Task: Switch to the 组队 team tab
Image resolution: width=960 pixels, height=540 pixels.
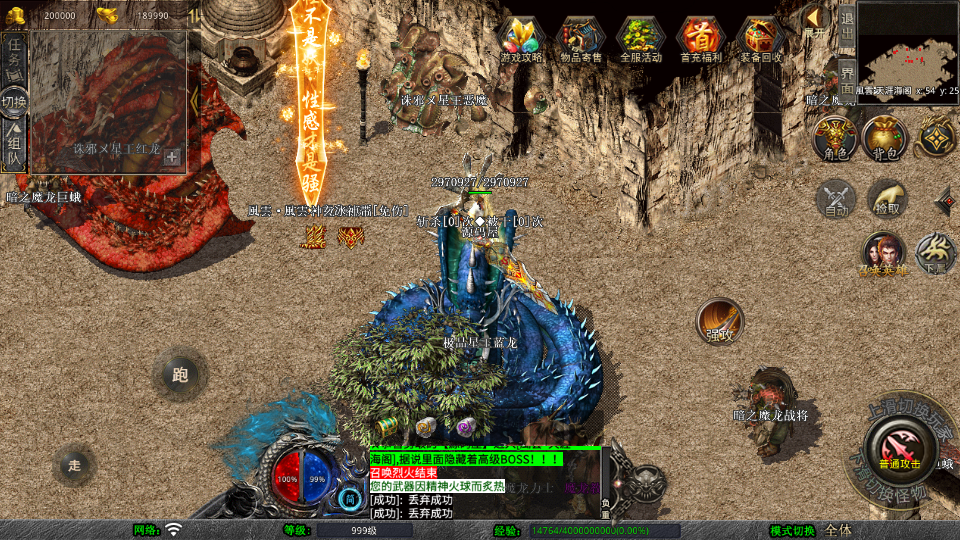Action: tap(14, 147)
